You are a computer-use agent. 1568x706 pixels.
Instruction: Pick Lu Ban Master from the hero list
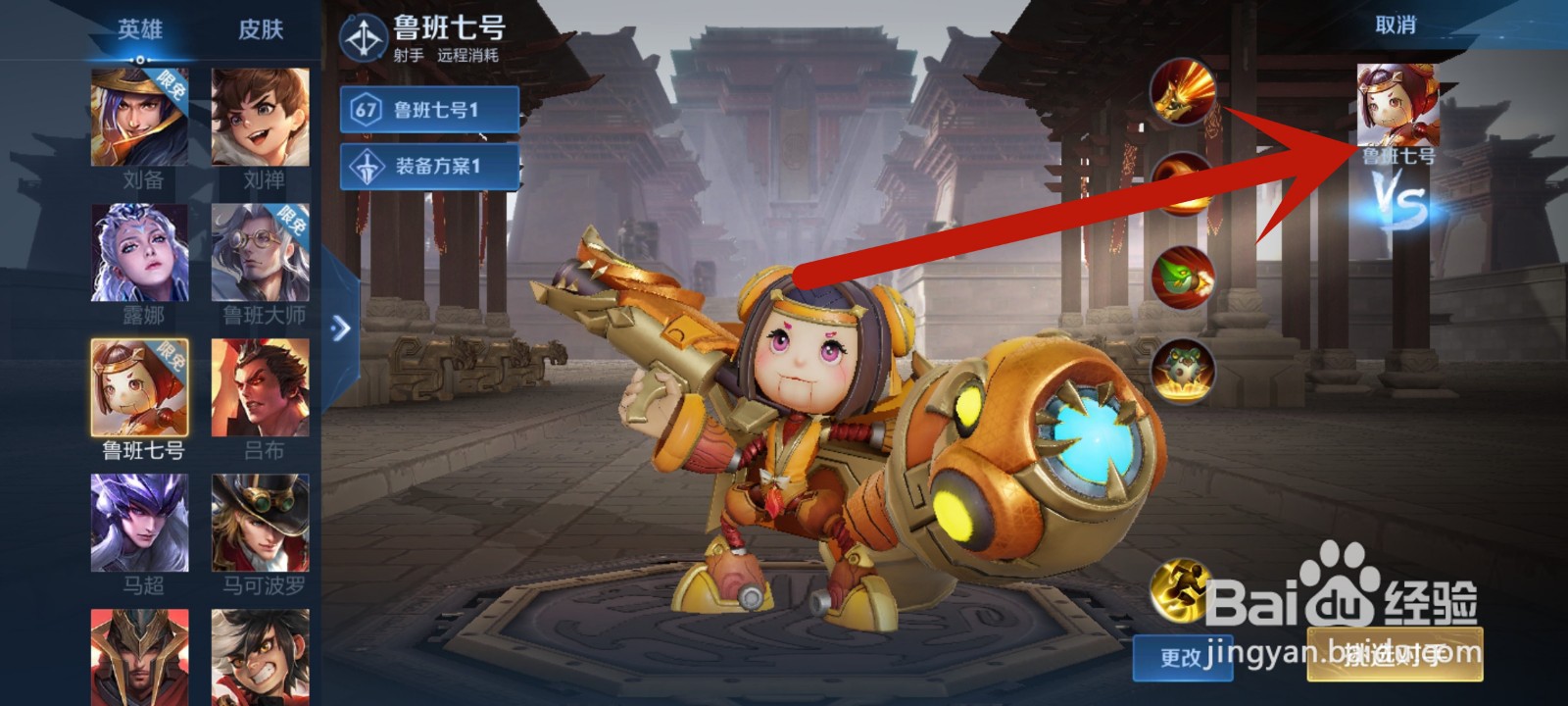coord(259,255)
